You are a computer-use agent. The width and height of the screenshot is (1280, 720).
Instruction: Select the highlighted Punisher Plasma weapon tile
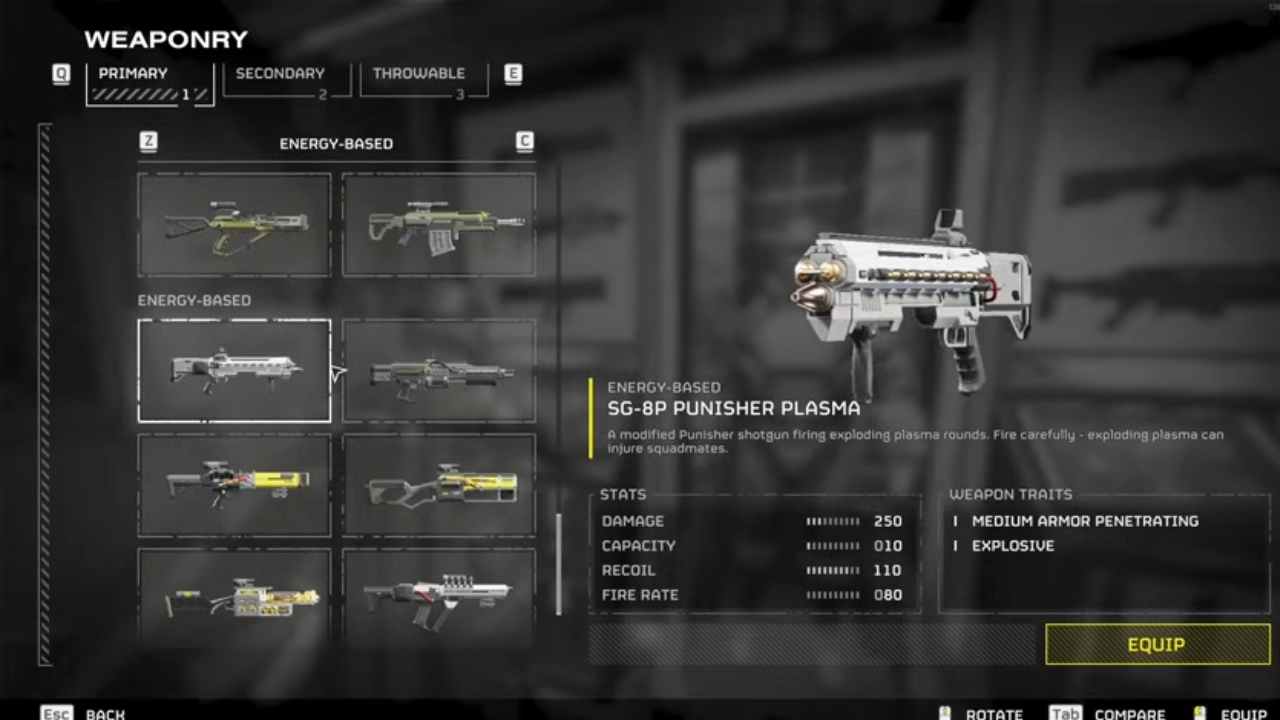click(234, 370)
